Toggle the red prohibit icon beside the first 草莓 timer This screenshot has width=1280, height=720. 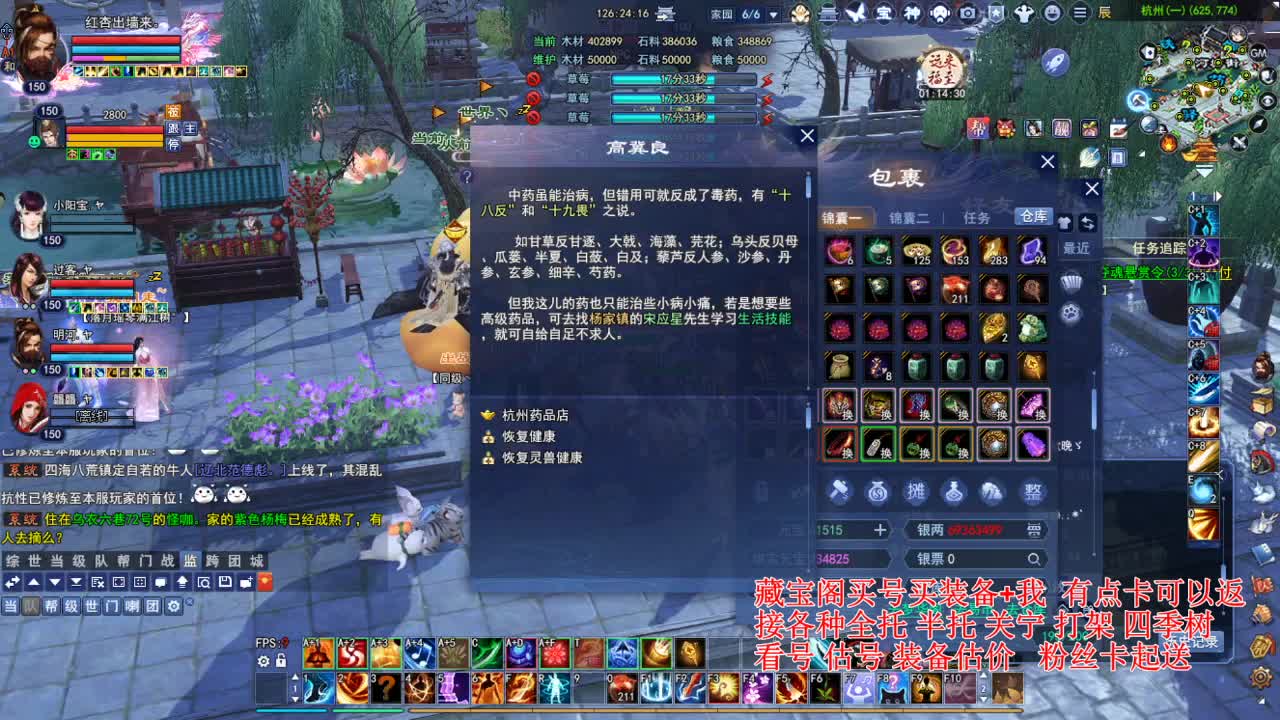click(x=532, y=79)
